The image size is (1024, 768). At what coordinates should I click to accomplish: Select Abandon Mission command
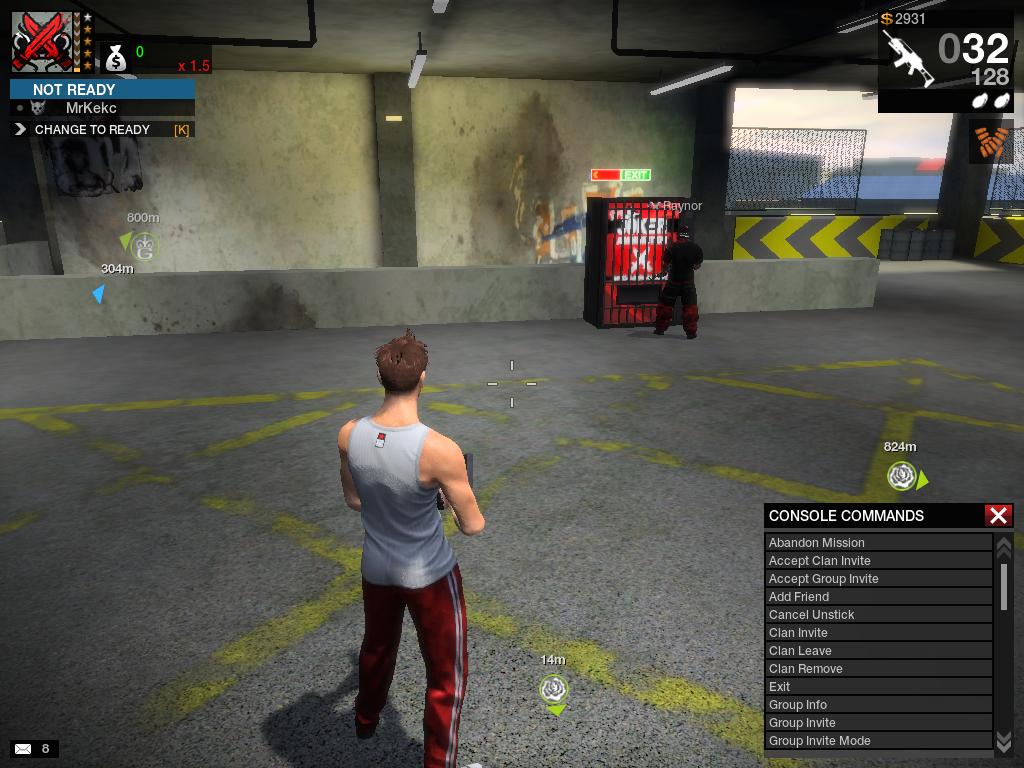point(878,543)
